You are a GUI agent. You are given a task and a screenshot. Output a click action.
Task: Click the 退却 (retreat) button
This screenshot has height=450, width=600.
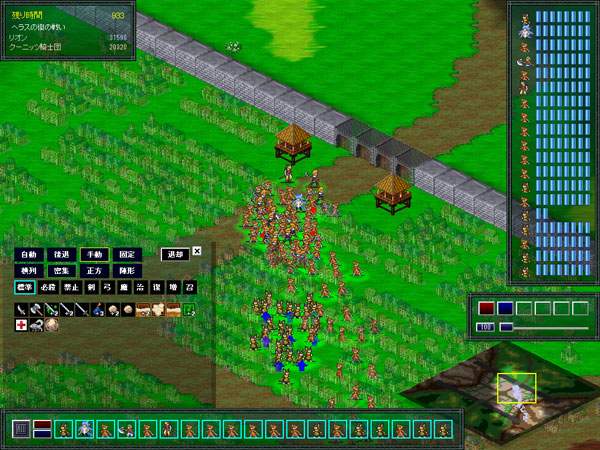(x=175, y=255)
